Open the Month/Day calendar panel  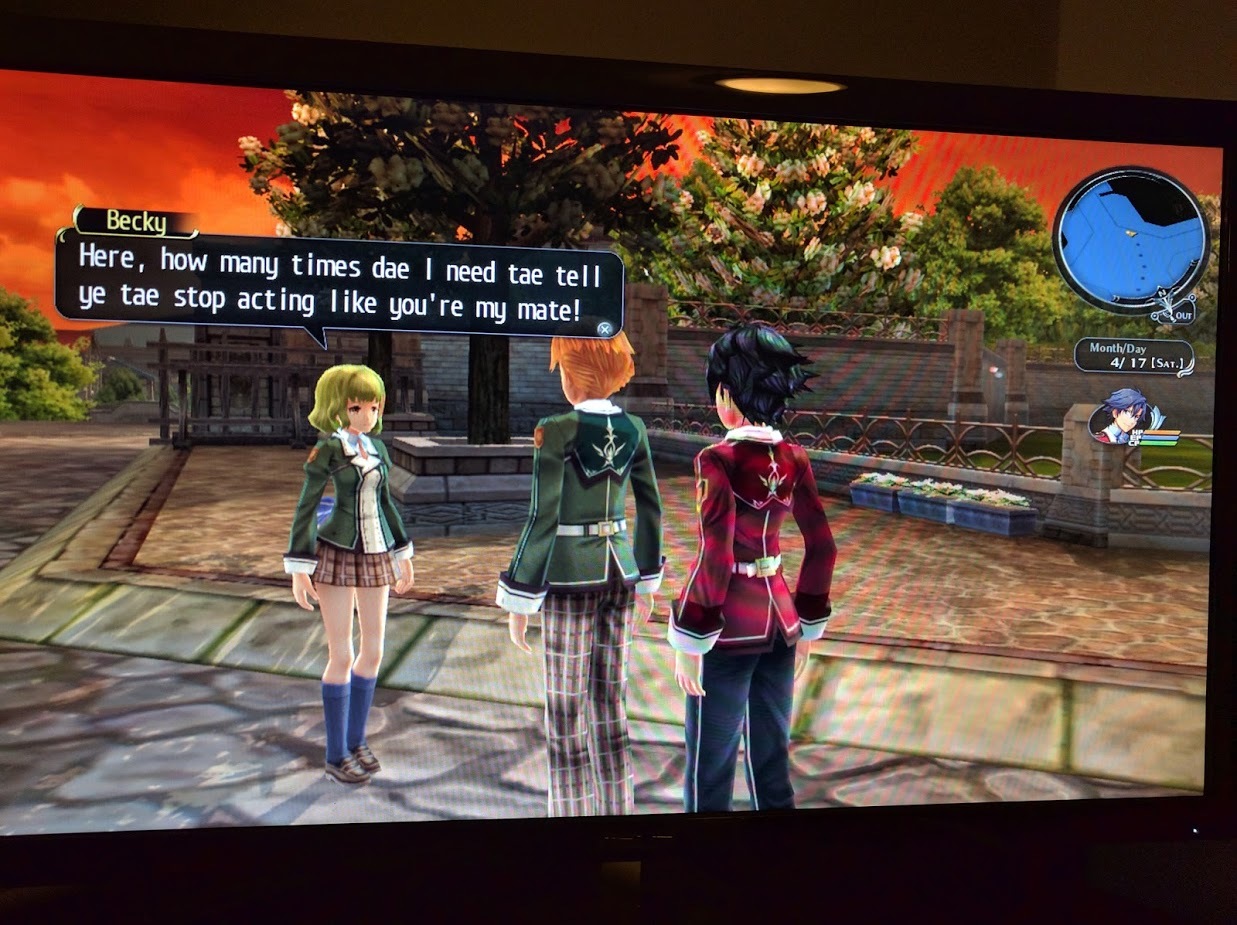click(x=1135, y=357)
